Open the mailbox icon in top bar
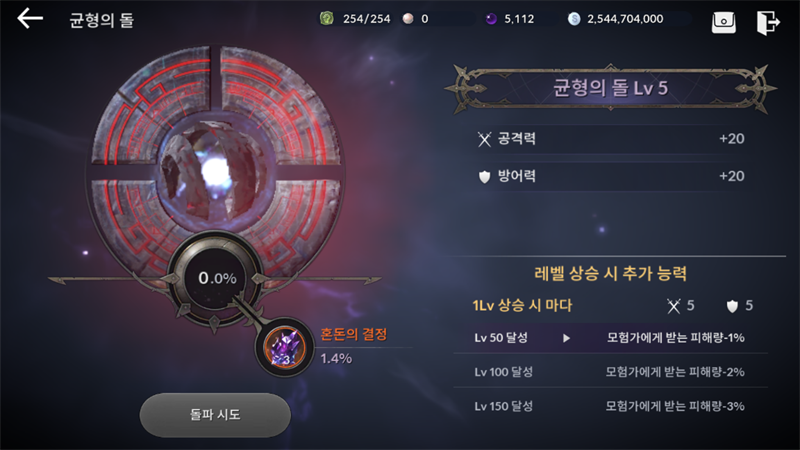800x450 pixels. pos(723,21)
